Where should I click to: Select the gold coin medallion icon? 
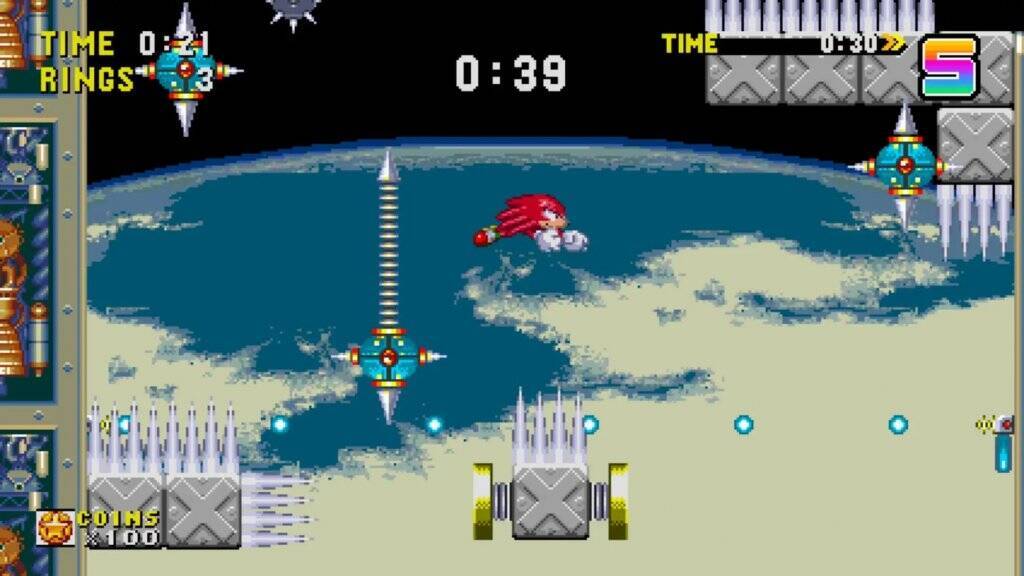point(55,527)
